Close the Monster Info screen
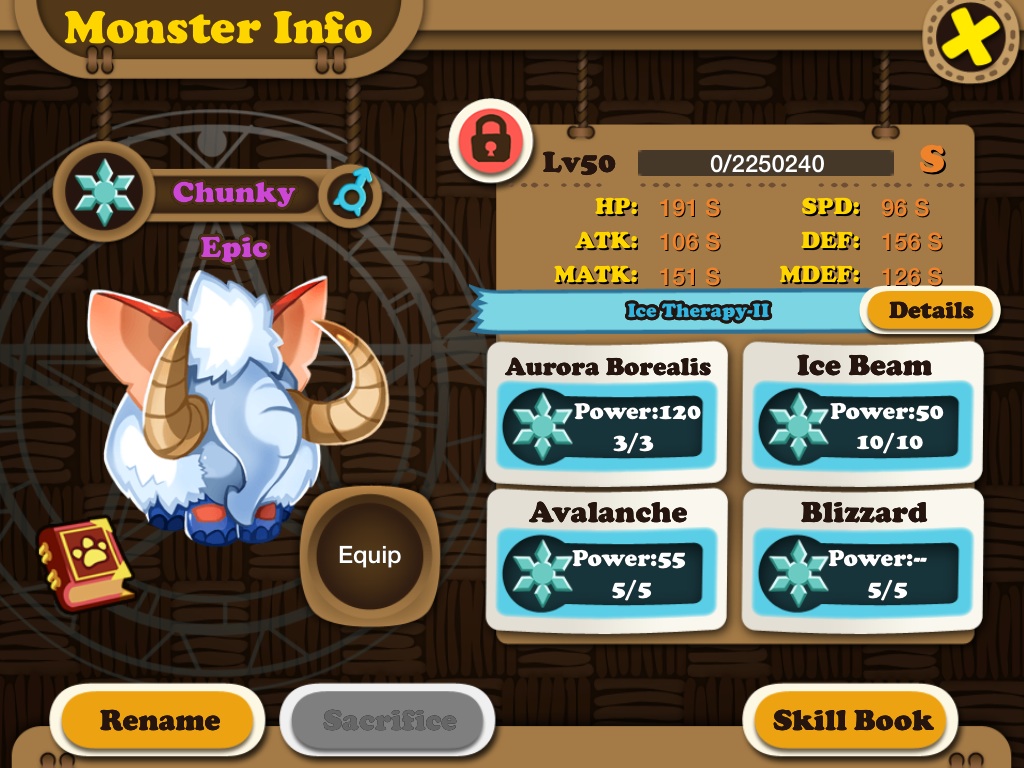The image size is (1024, 768). click(972, 39)
